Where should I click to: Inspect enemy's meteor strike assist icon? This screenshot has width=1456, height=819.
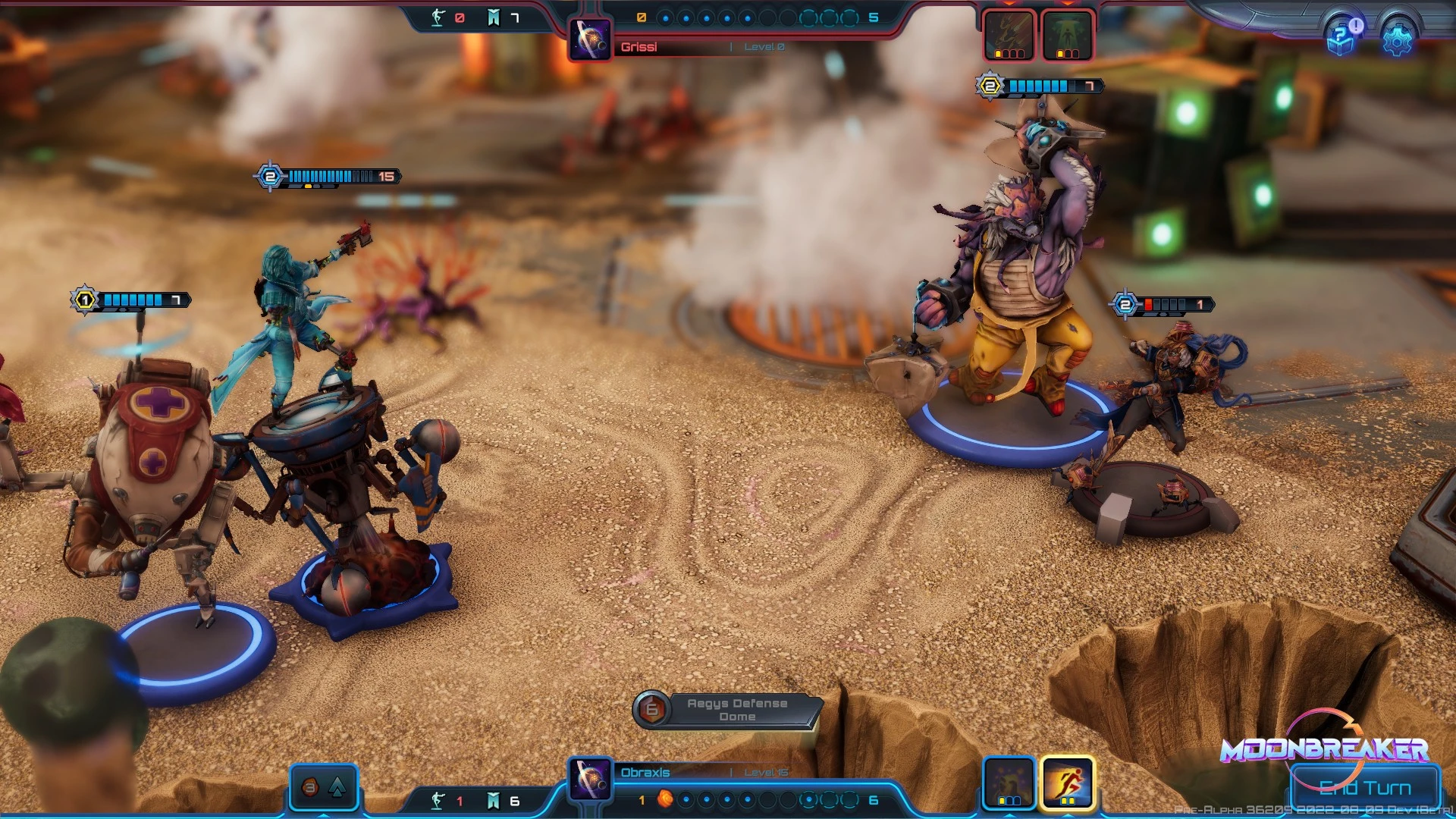(x=1009, y=35)
